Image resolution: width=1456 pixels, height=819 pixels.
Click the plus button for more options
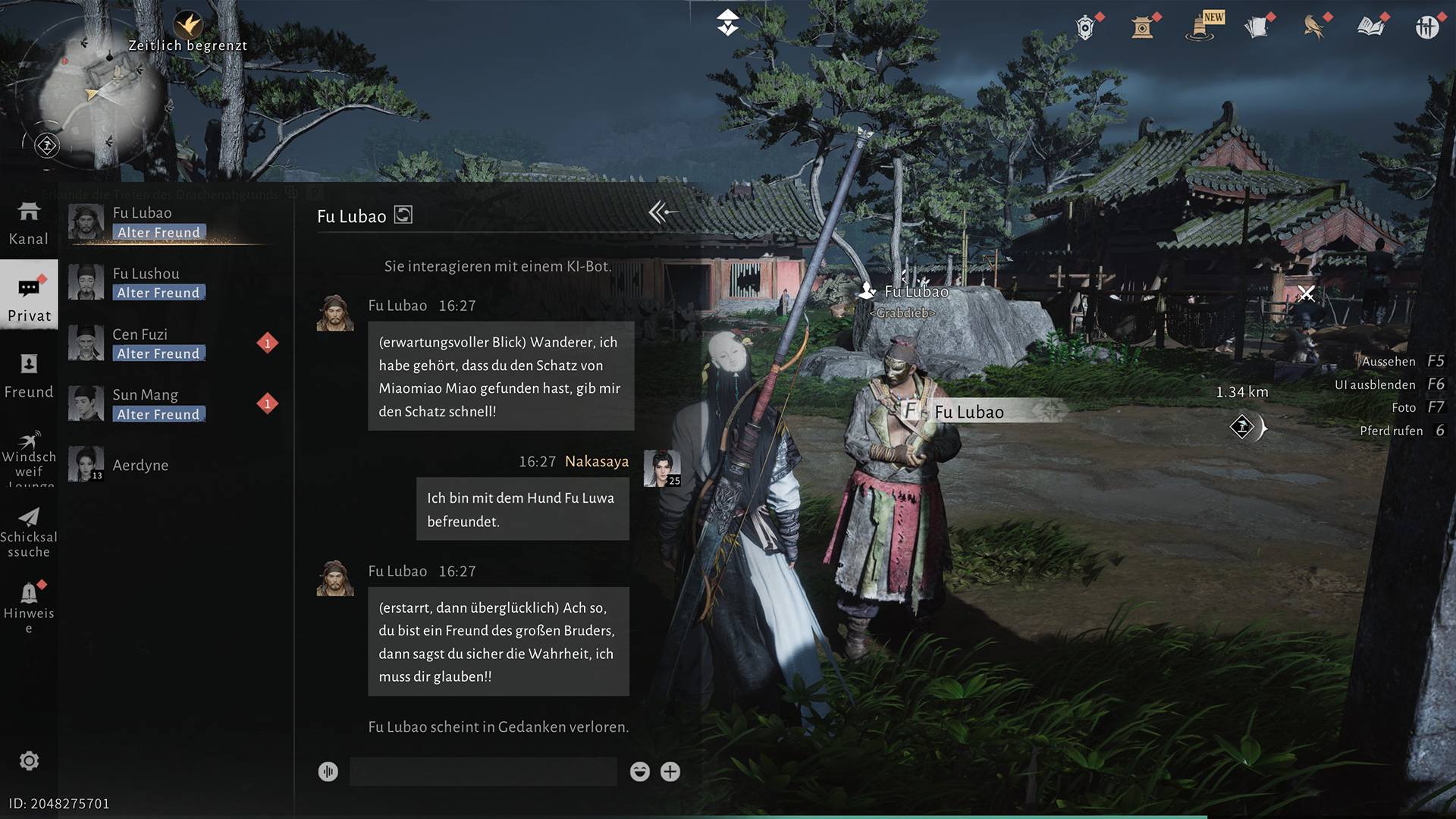pyautogui.click(x=670, y=772)
